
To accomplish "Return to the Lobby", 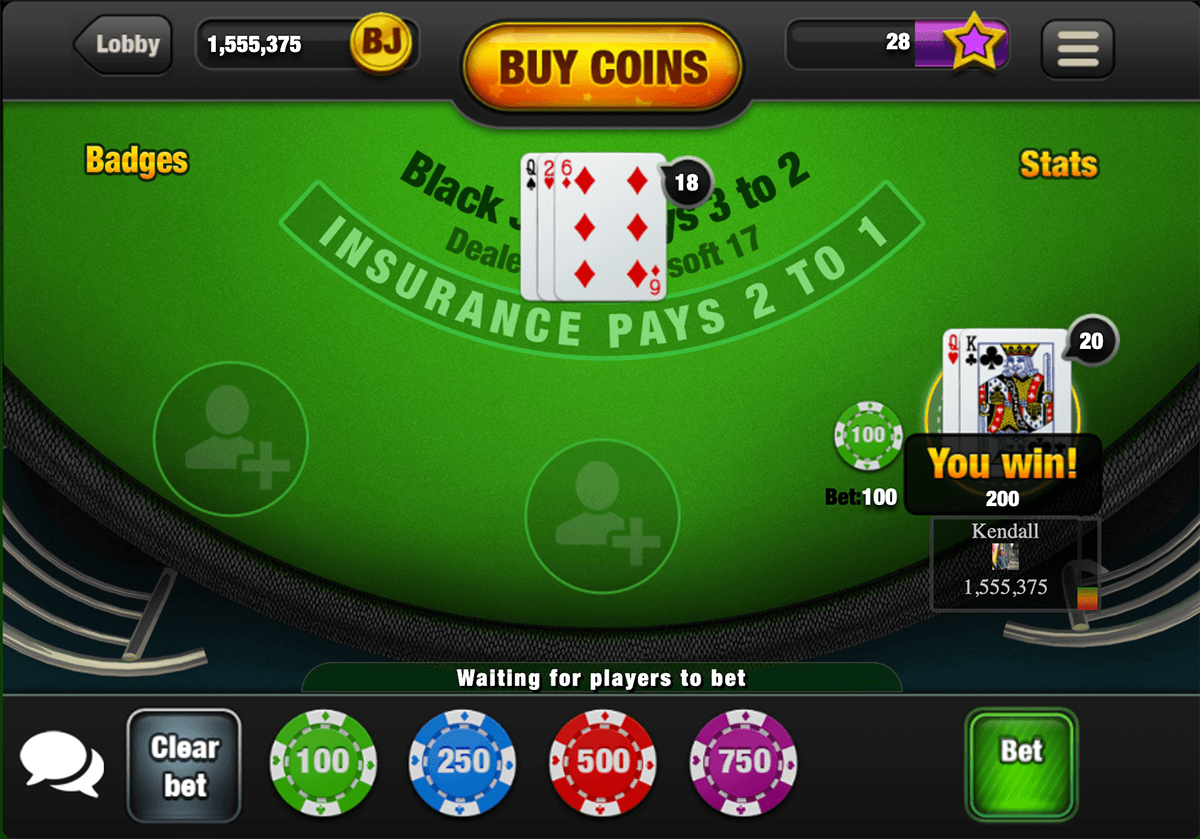I will coord(124,44).
